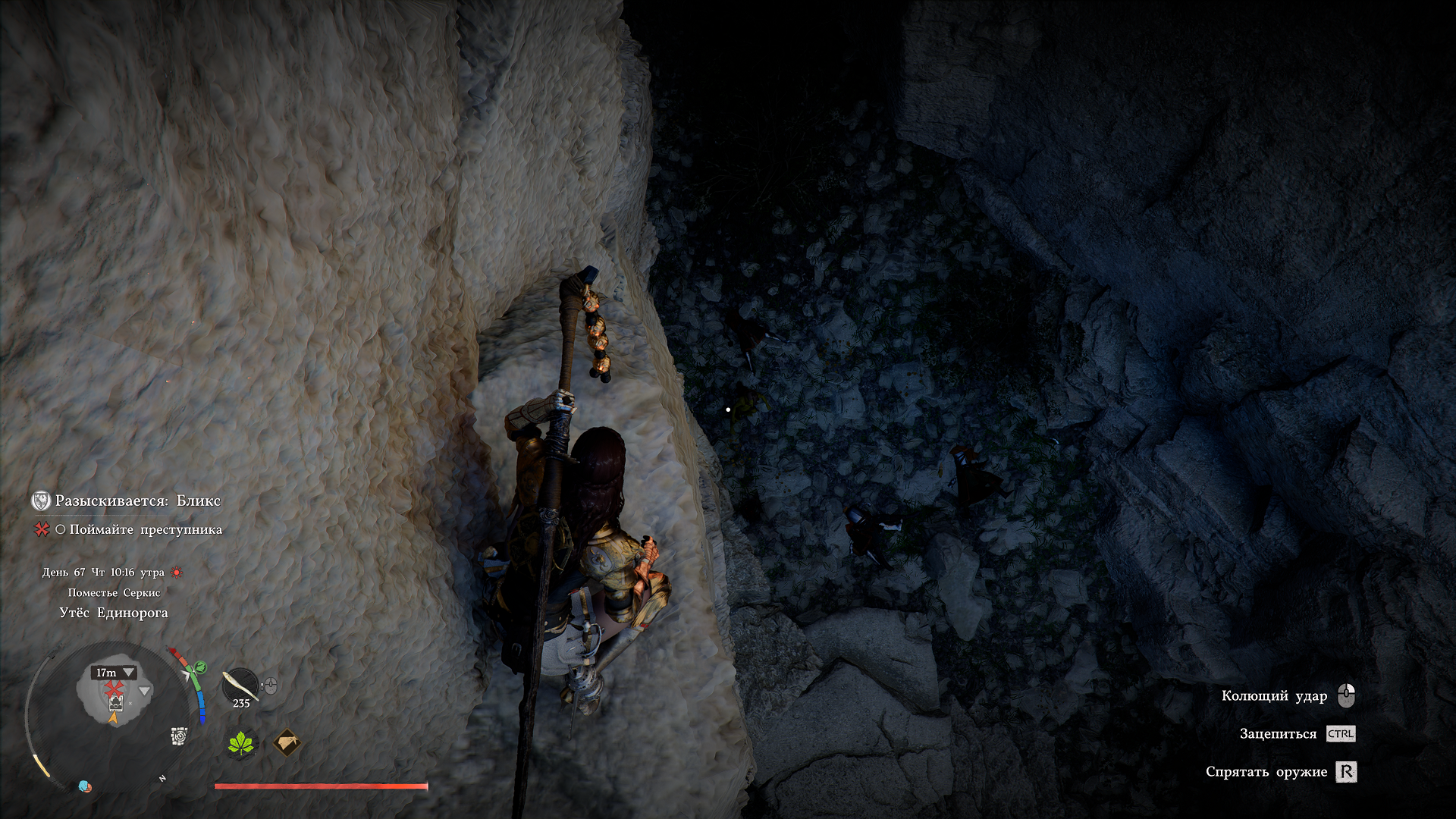
Task: Click the blue-orange orb under the minimap
Action: (x=85, y=786)
